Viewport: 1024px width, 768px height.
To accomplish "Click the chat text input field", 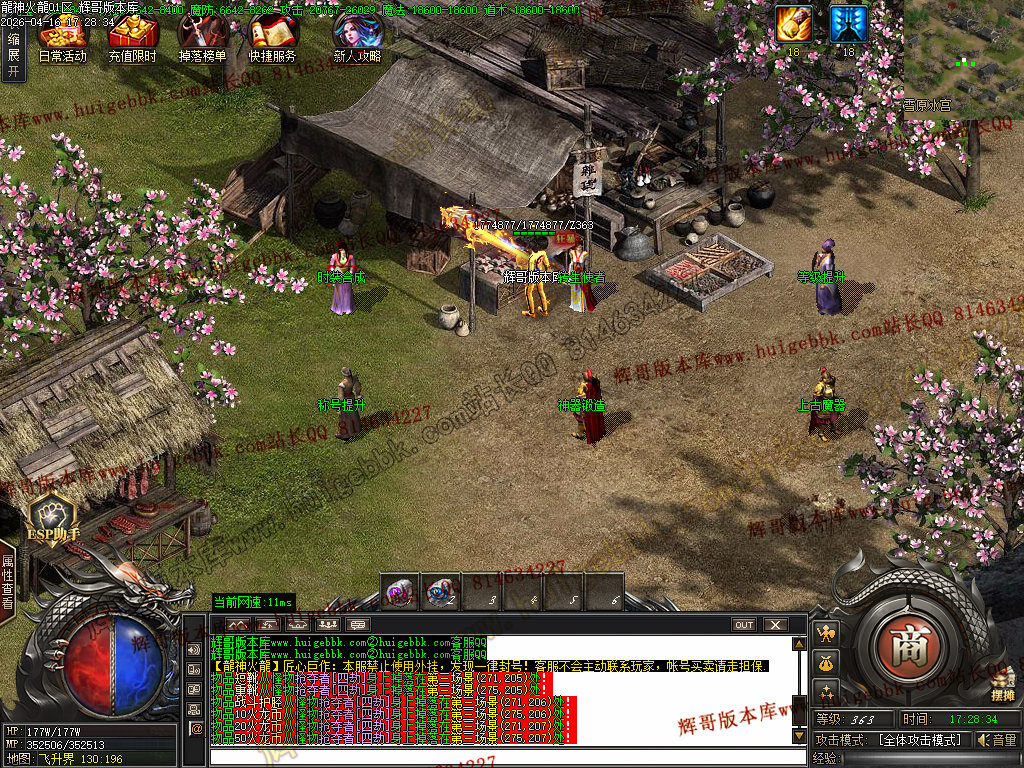I will point(500,757).
